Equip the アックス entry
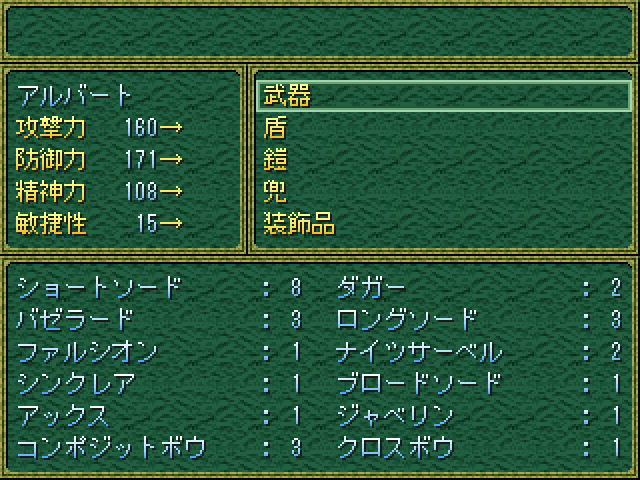Screen dimensions: 640x480 tap(64, 416)
